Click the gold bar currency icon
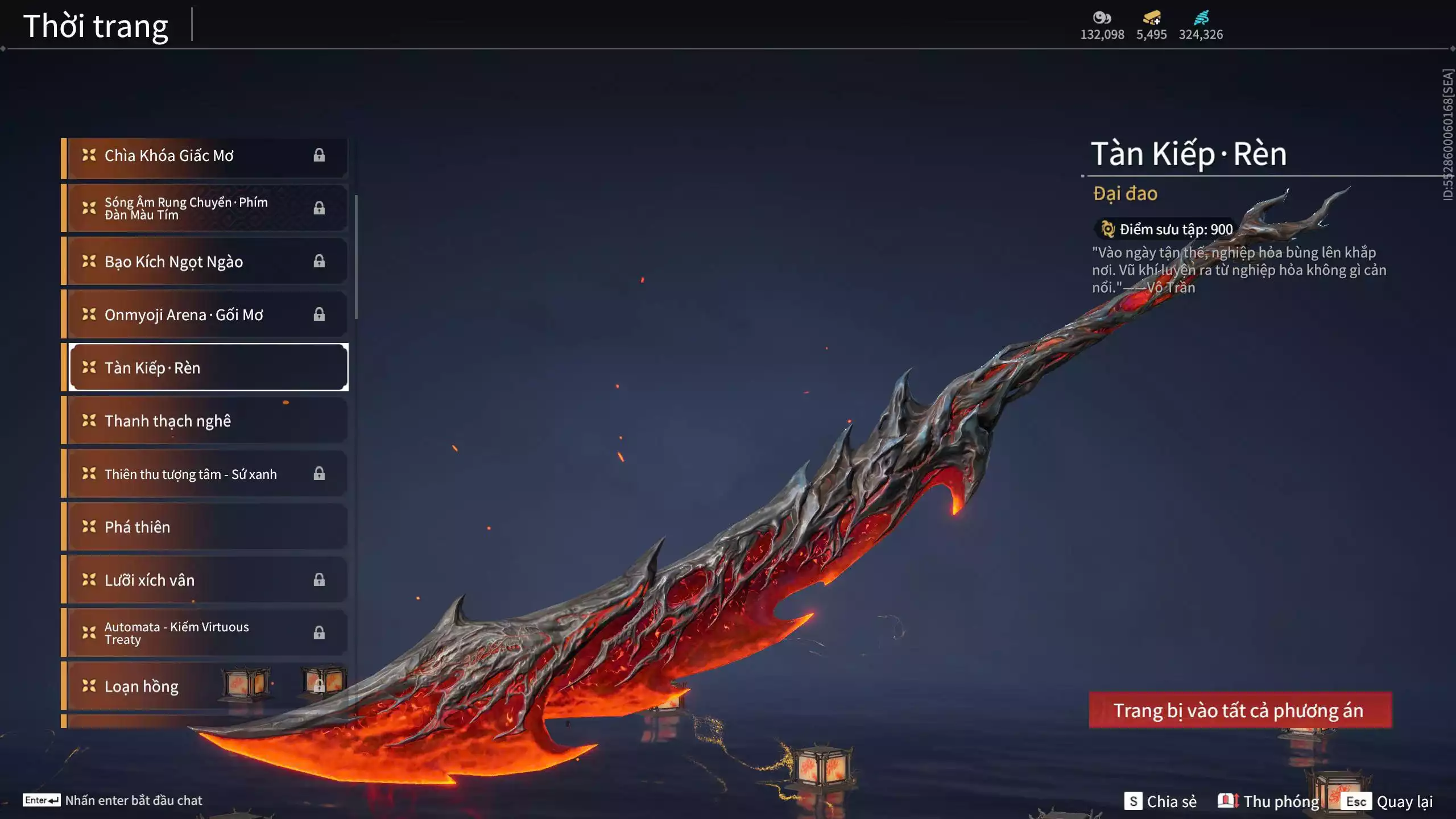 click(x=1152, y=18)
